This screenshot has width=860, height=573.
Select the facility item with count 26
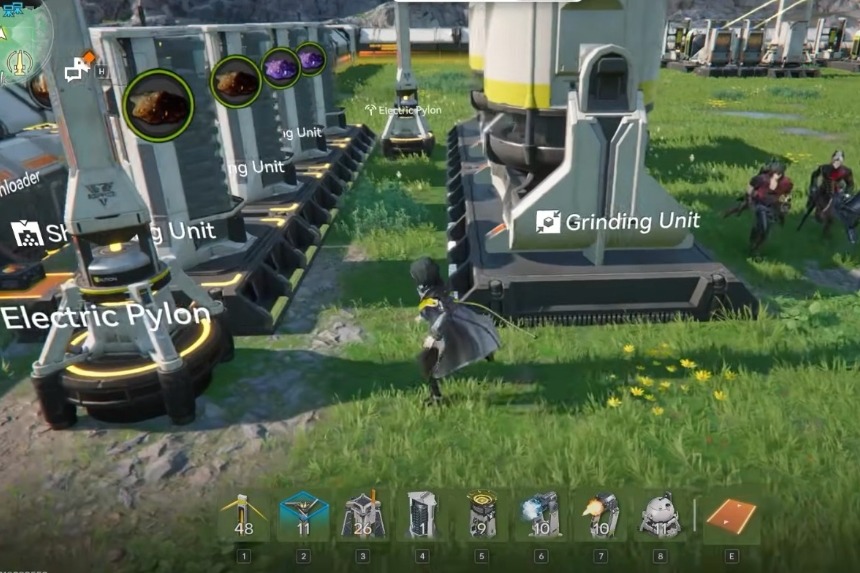[x=363, y=517]
